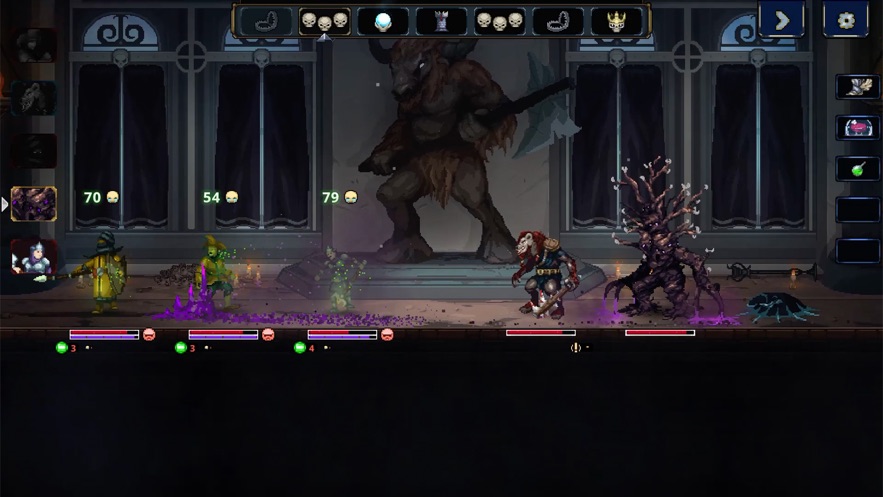Open the settings gear menu

click(845, 19)
